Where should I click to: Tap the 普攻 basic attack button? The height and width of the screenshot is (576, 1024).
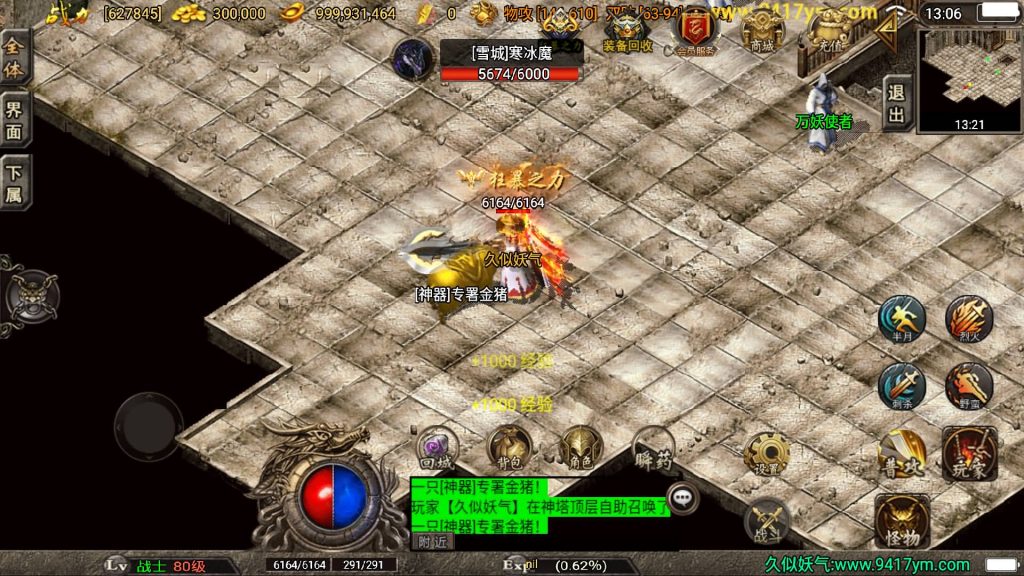902,453
